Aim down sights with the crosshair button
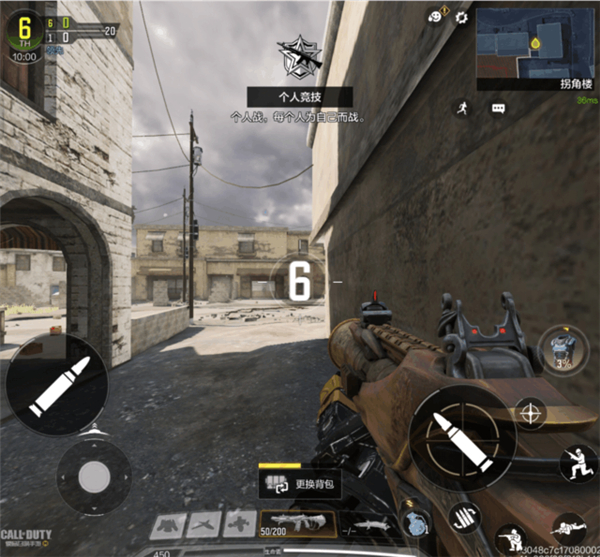This screenshot has width=600, height=557. [x=531, y=411]
